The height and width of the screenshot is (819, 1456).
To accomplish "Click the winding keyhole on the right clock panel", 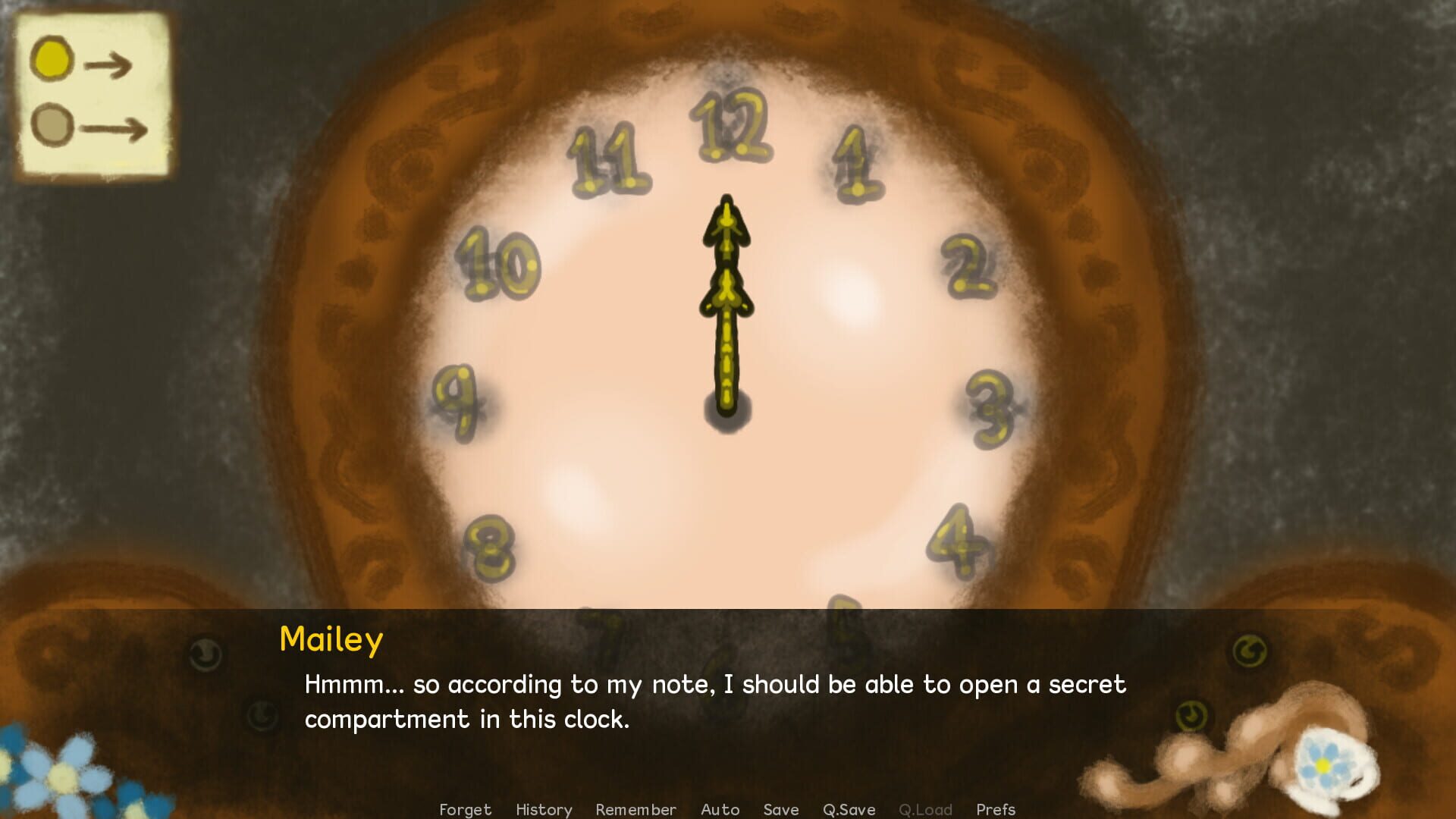I will 1248,650.
